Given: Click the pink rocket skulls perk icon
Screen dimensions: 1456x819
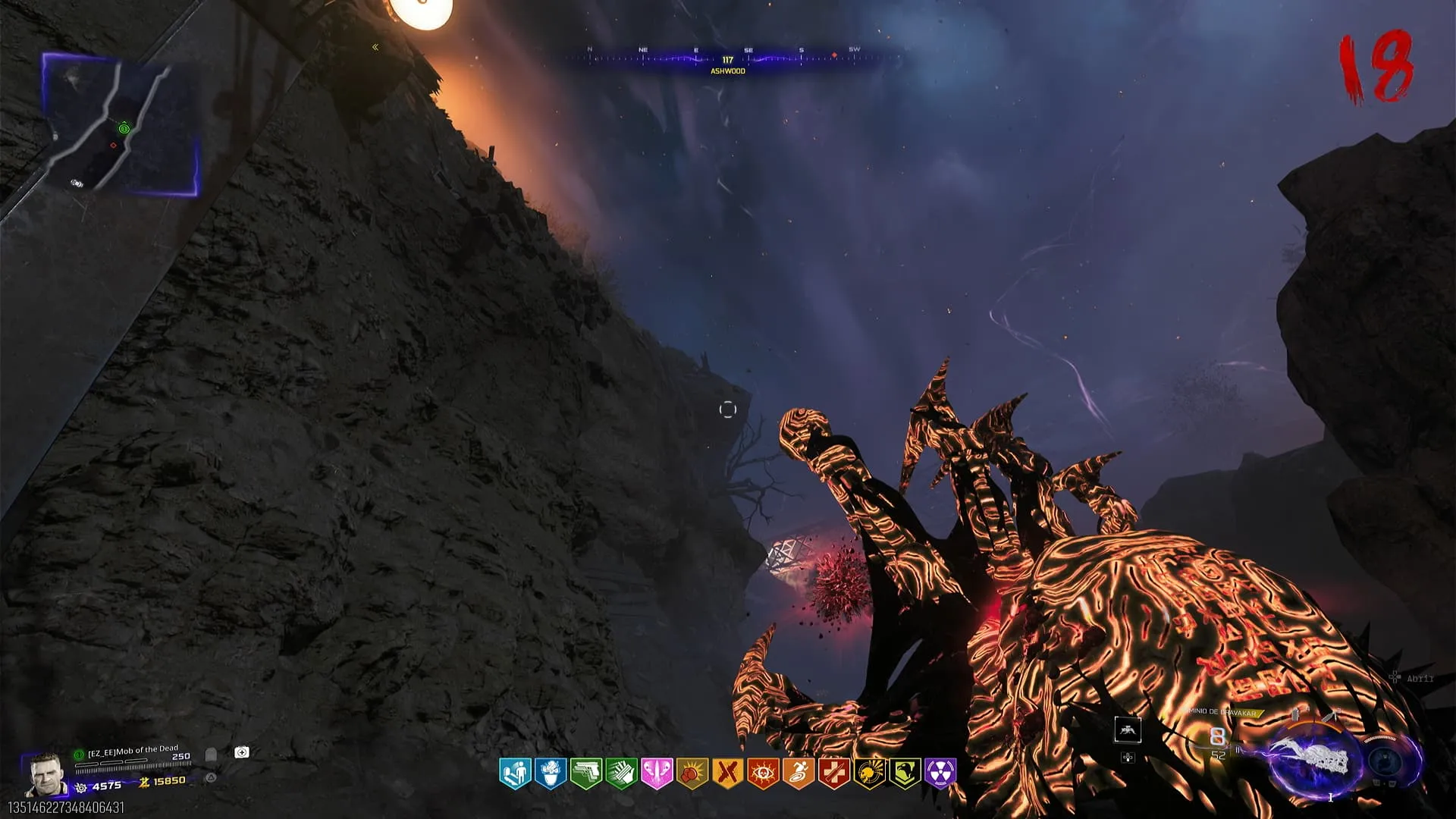Looking at the screenshot, I should point(657,773).
